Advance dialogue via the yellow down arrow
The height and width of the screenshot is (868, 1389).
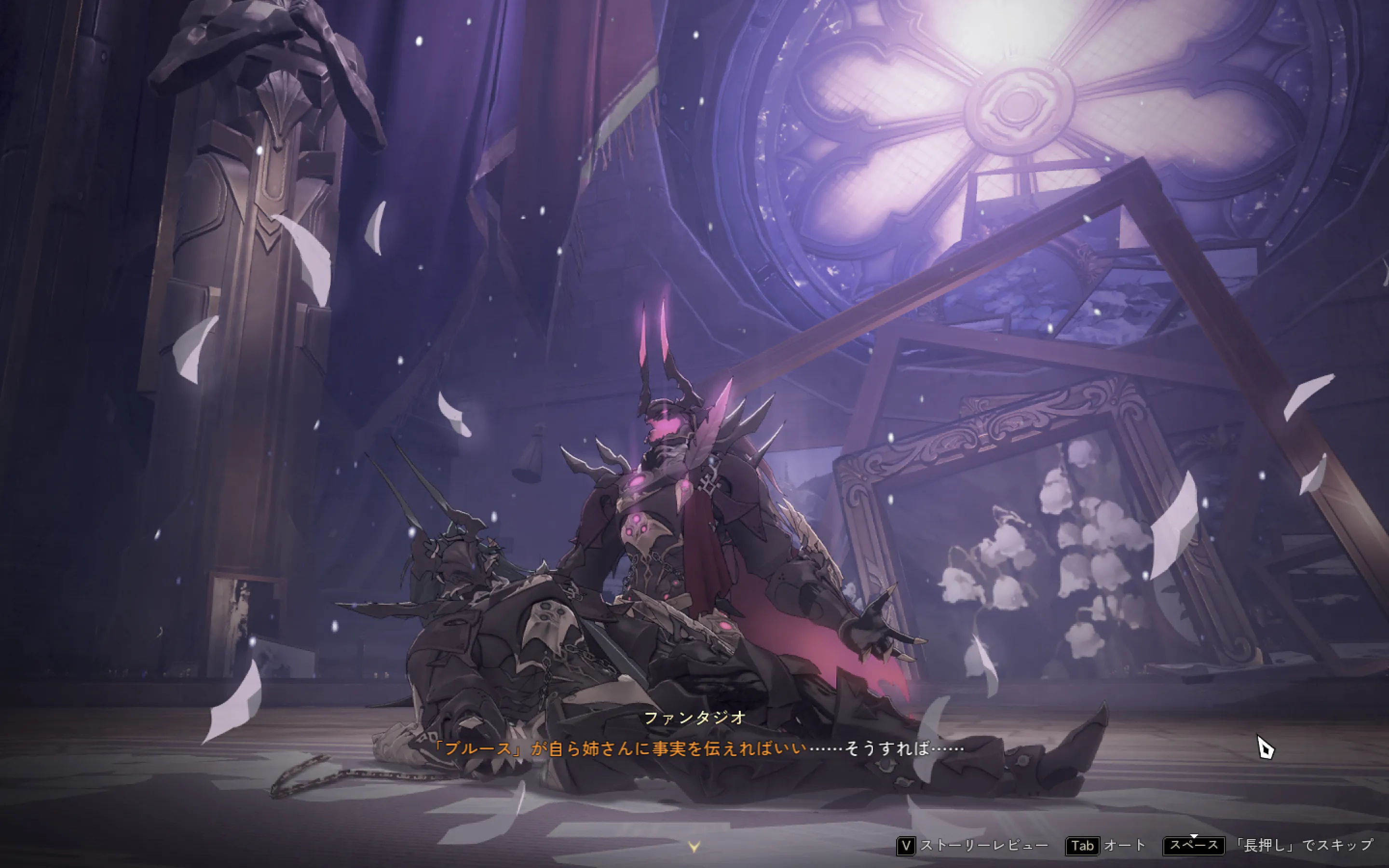[x=694, y=847]
